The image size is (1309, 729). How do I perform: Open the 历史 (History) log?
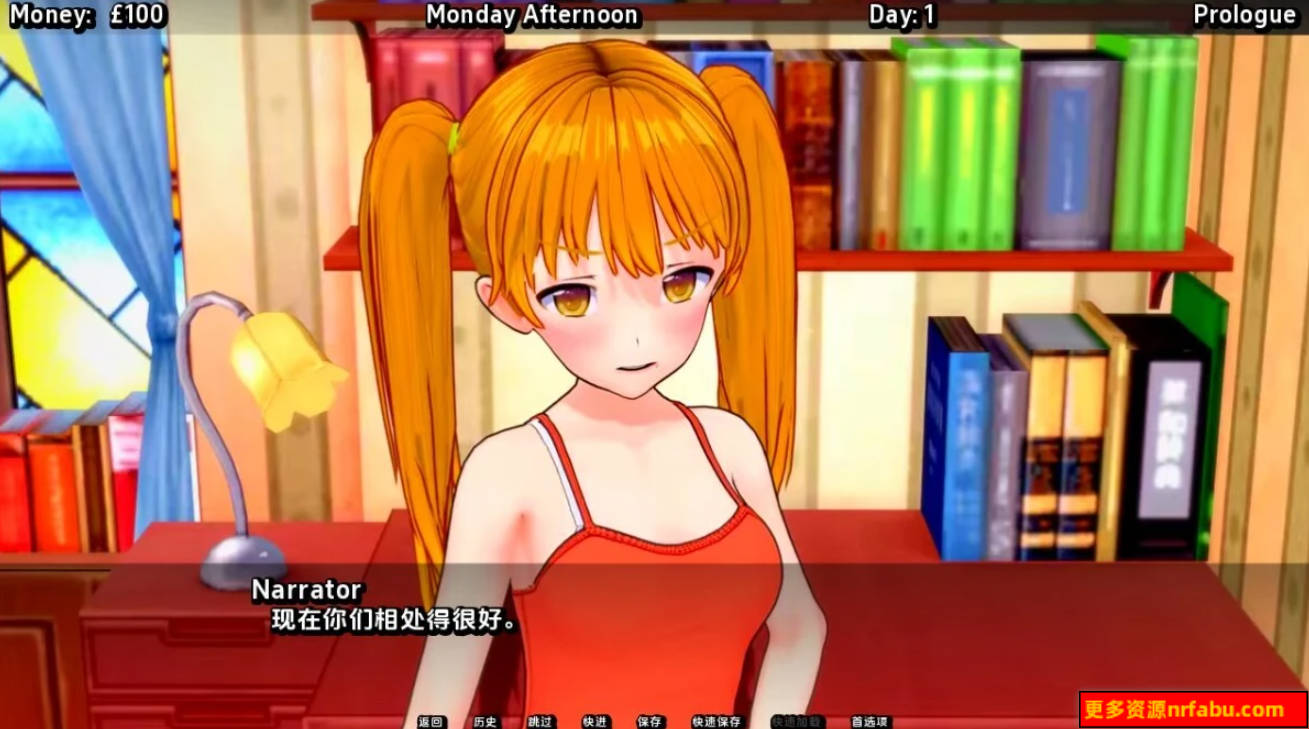click(484, 721)
